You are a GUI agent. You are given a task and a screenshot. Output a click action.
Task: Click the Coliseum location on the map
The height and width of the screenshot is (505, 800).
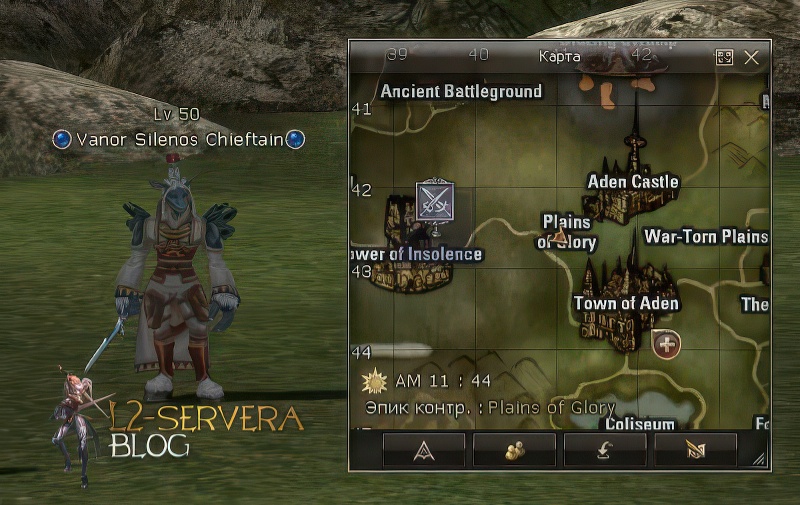(x=639, y=424)
